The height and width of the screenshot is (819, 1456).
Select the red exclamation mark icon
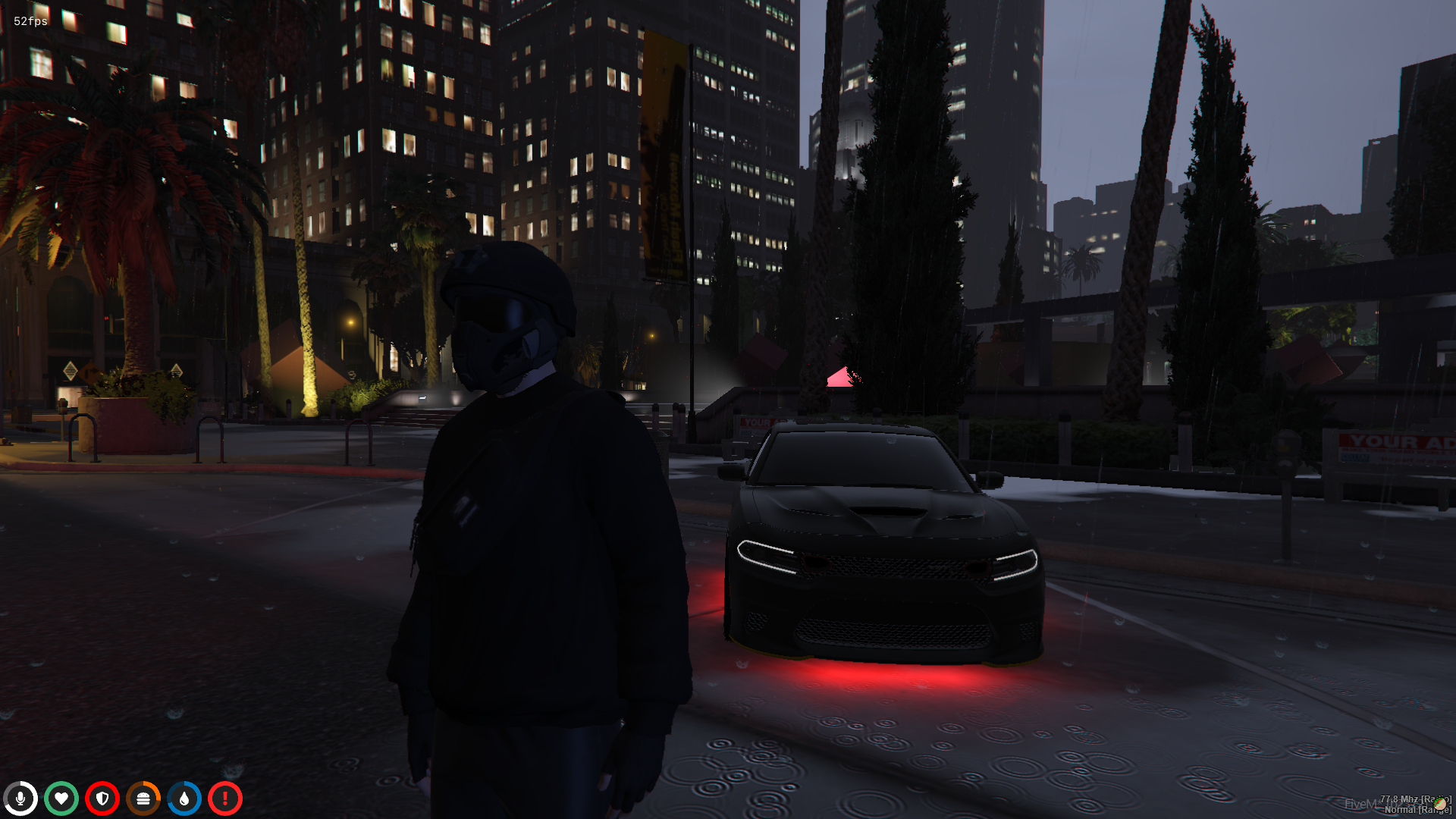point(225,799)
